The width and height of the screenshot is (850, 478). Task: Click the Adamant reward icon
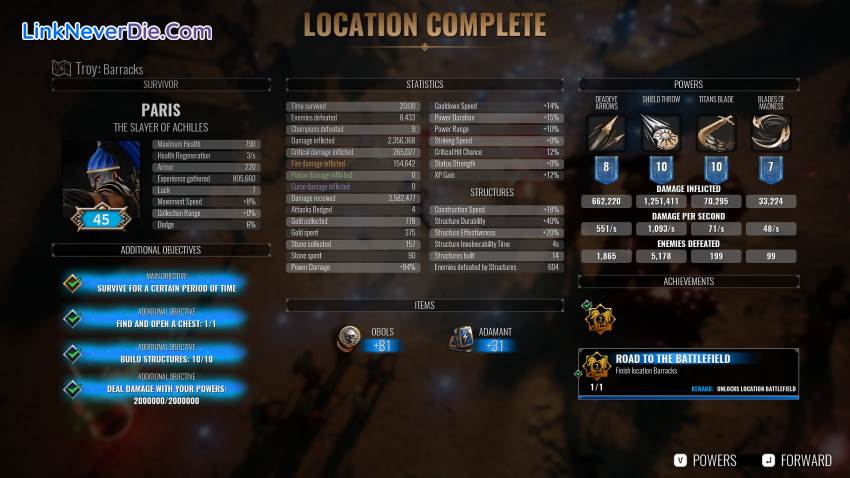pos(462,338)
